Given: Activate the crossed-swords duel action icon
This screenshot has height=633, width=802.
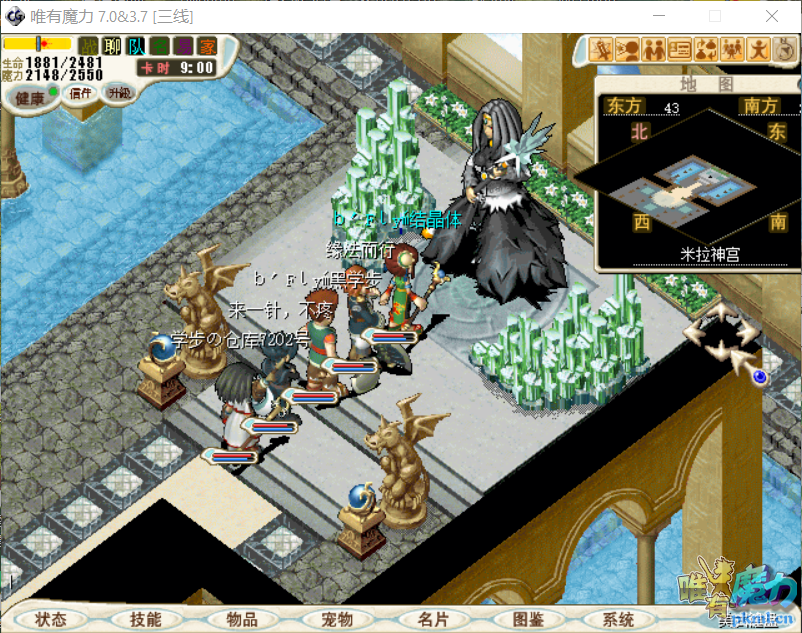Looking at the screenshot, I should 602,48.
